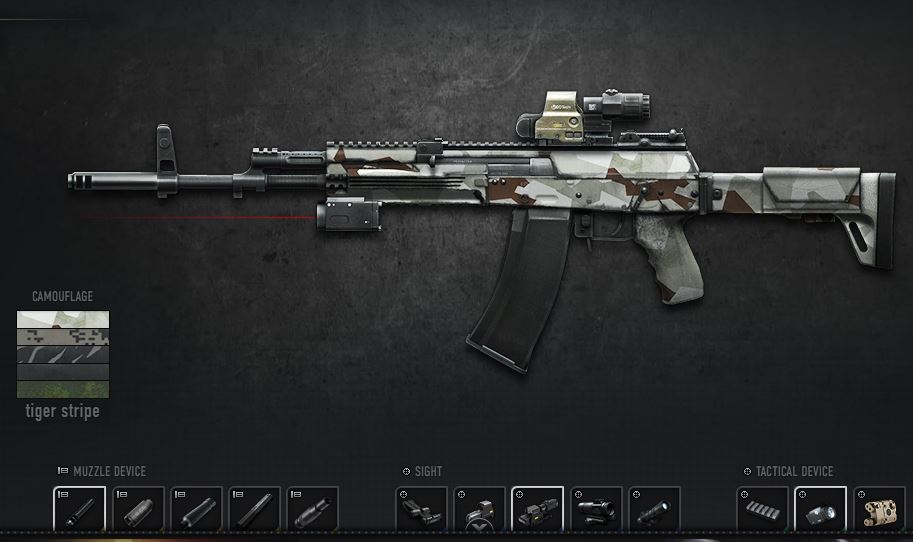Choose the tan tactical device module
913x542 pixels.
(879, 510)
